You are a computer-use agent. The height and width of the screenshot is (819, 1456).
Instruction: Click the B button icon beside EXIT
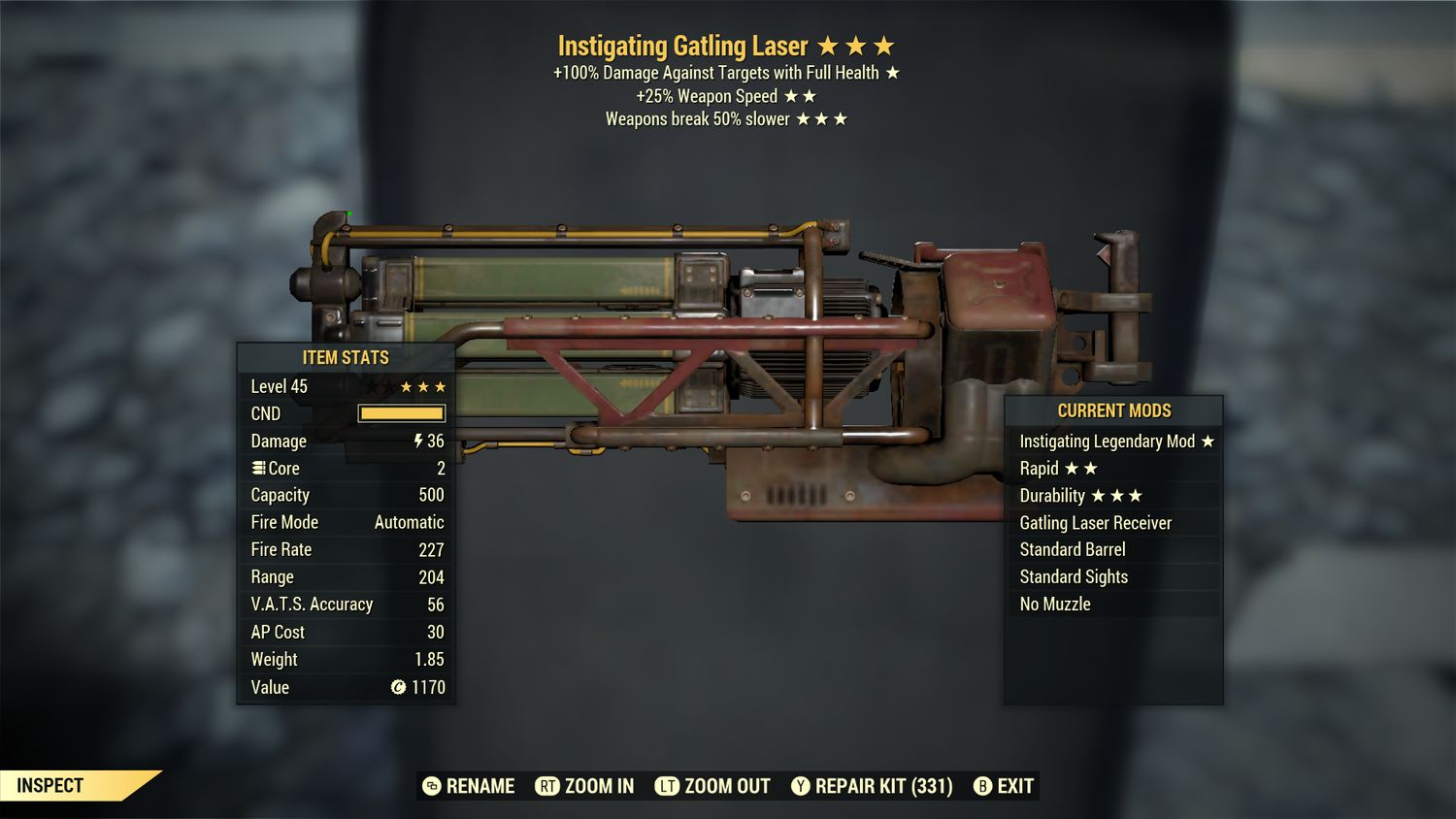(983, 786)
